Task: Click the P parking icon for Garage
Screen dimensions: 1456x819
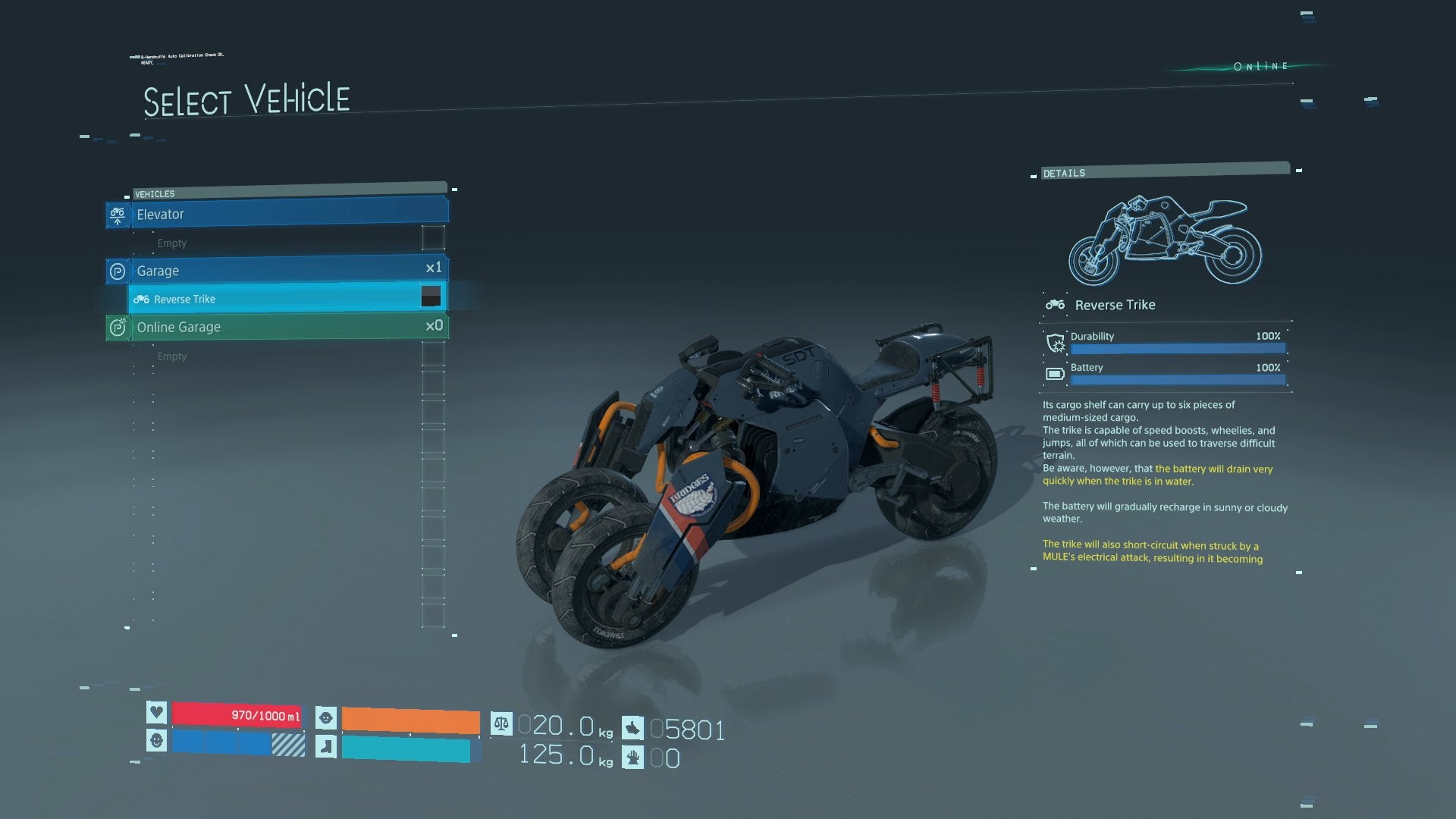Action: click(118, 271)
